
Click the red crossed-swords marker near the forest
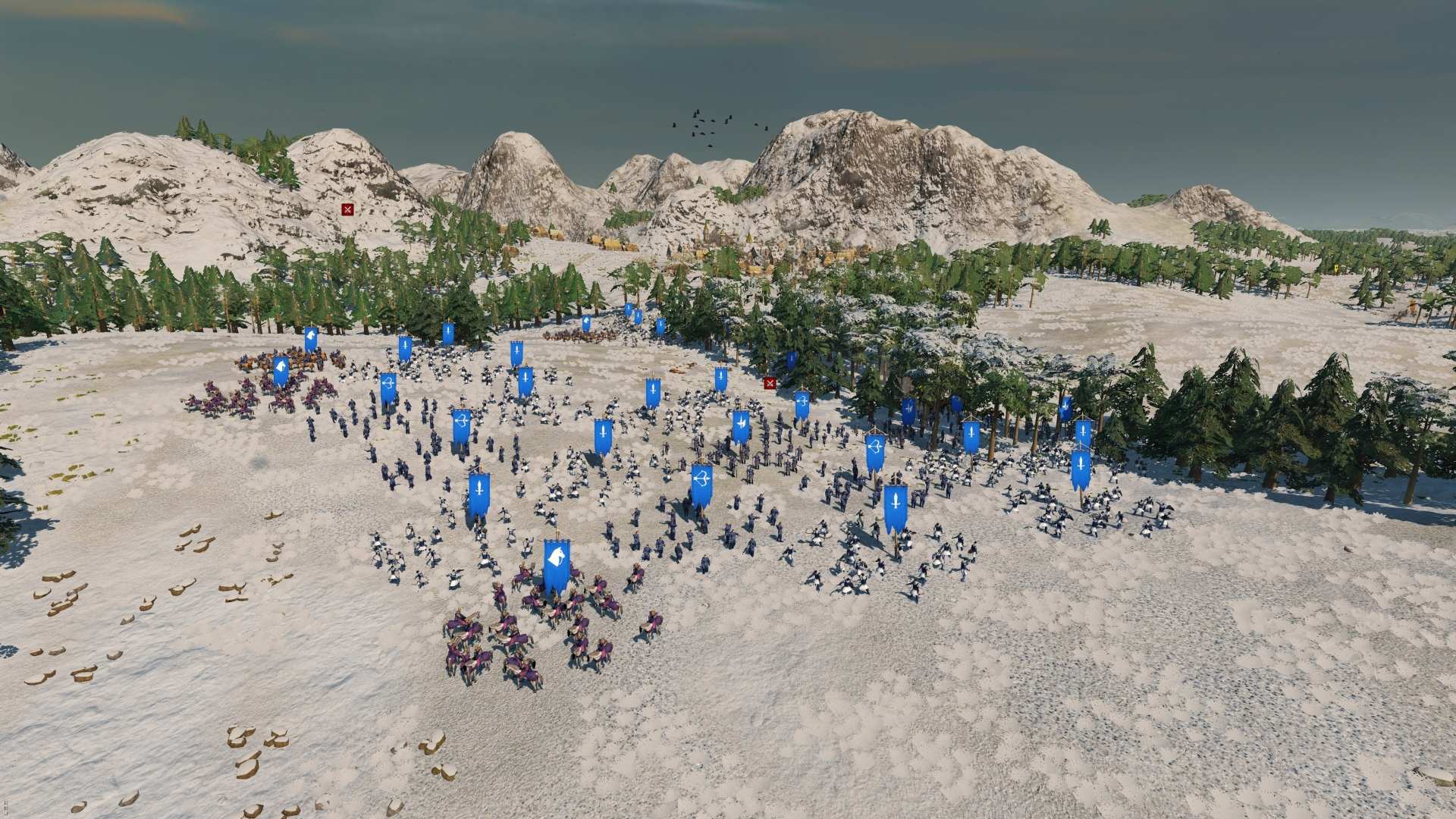(x=770, y=384)
